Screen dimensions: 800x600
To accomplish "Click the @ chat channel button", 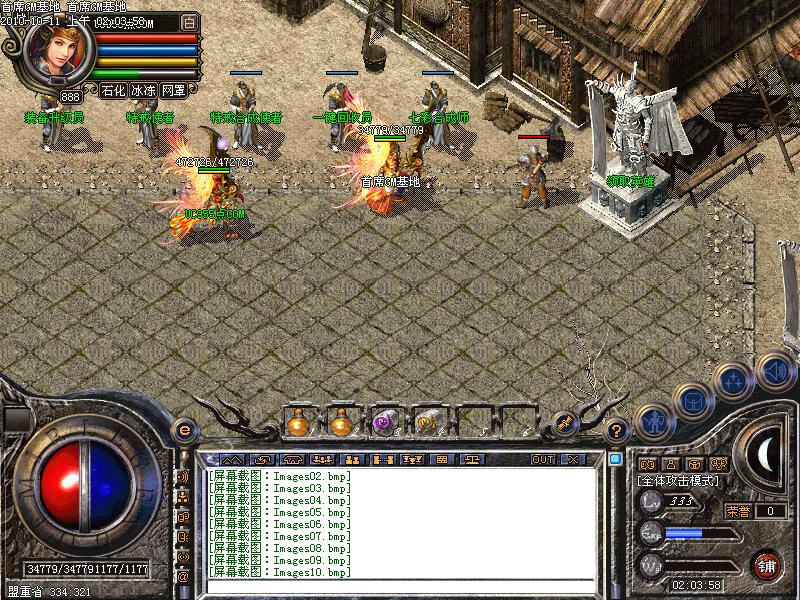I will coord(183,577).
